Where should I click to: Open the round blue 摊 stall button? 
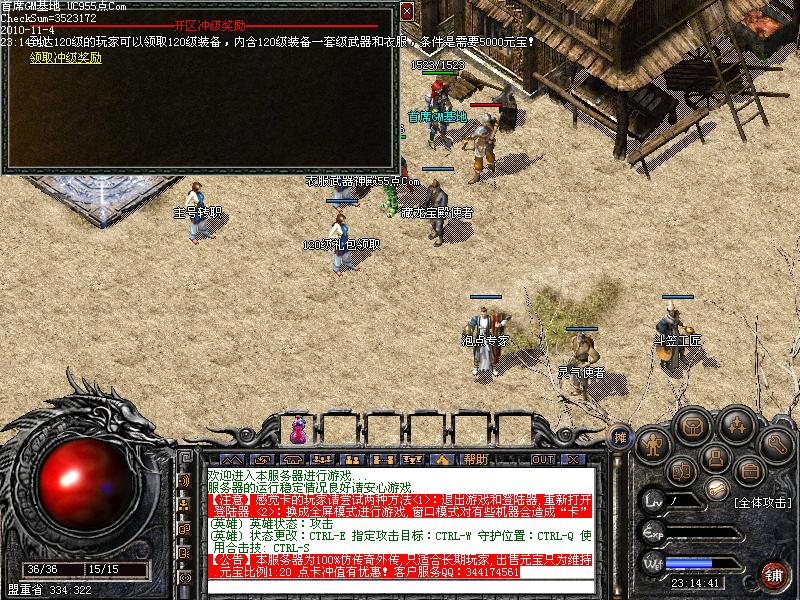[620, 437]
